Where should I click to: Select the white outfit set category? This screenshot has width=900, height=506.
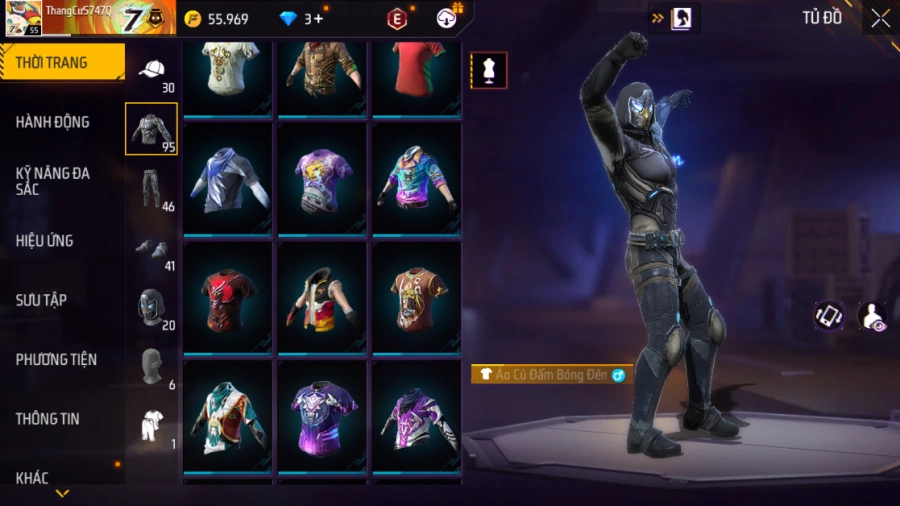[x=151, y=425]
